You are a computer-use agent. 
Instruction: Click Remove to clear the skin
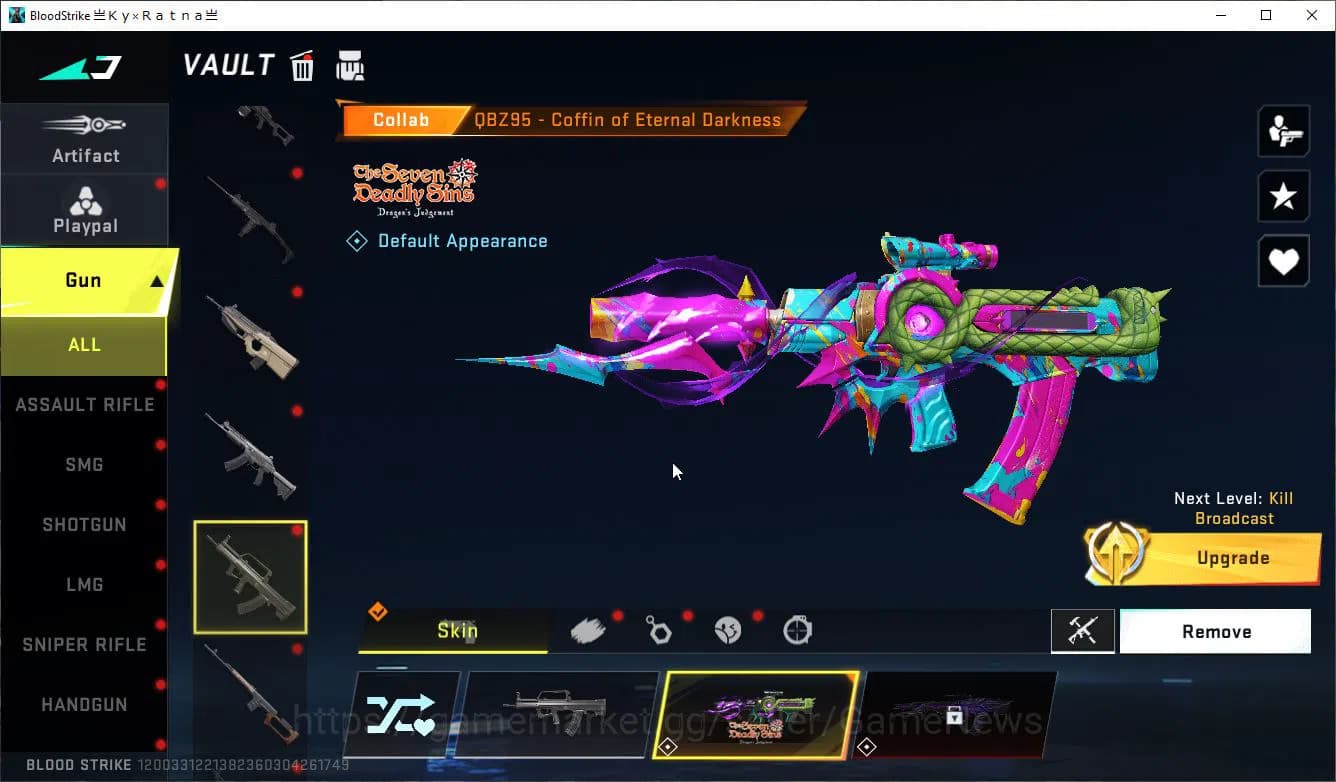(x=1215, y=631)
